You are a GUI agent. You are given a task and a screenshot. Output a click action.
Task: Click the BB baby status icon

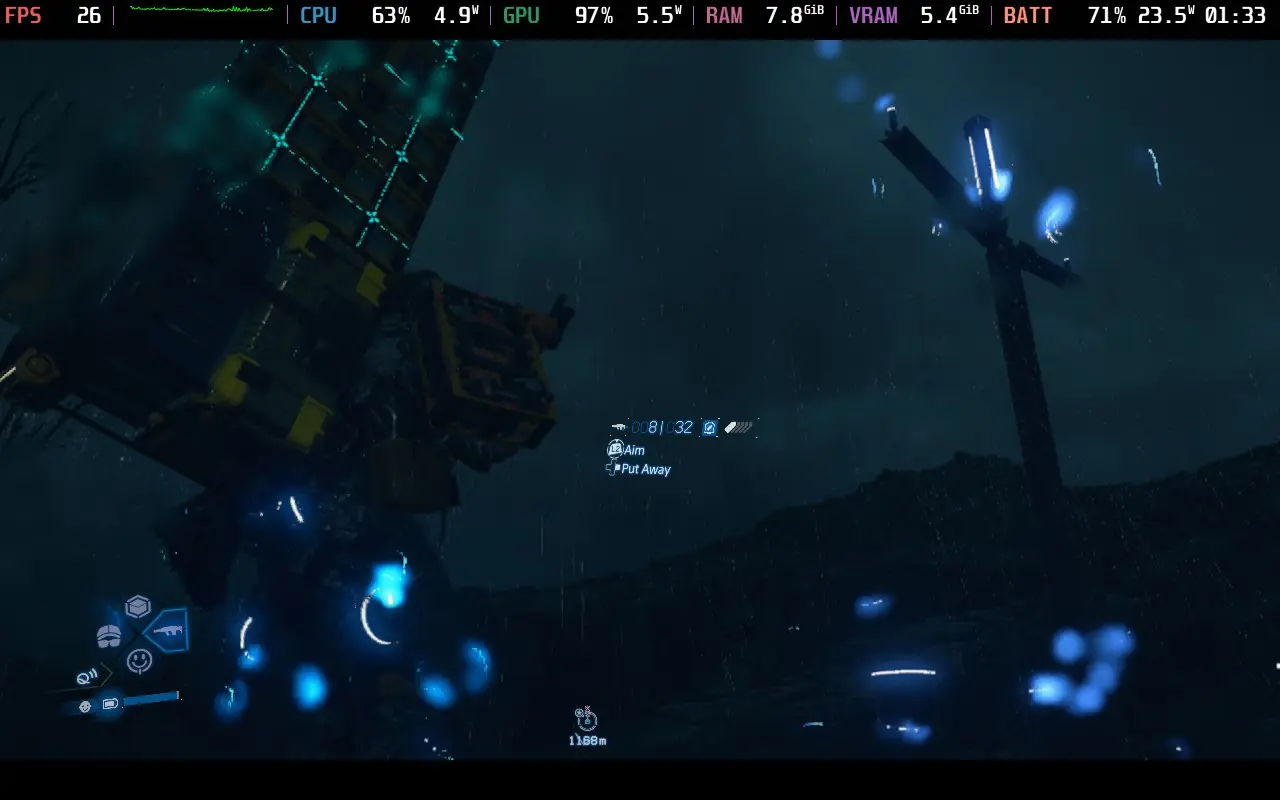pos(85,707)
